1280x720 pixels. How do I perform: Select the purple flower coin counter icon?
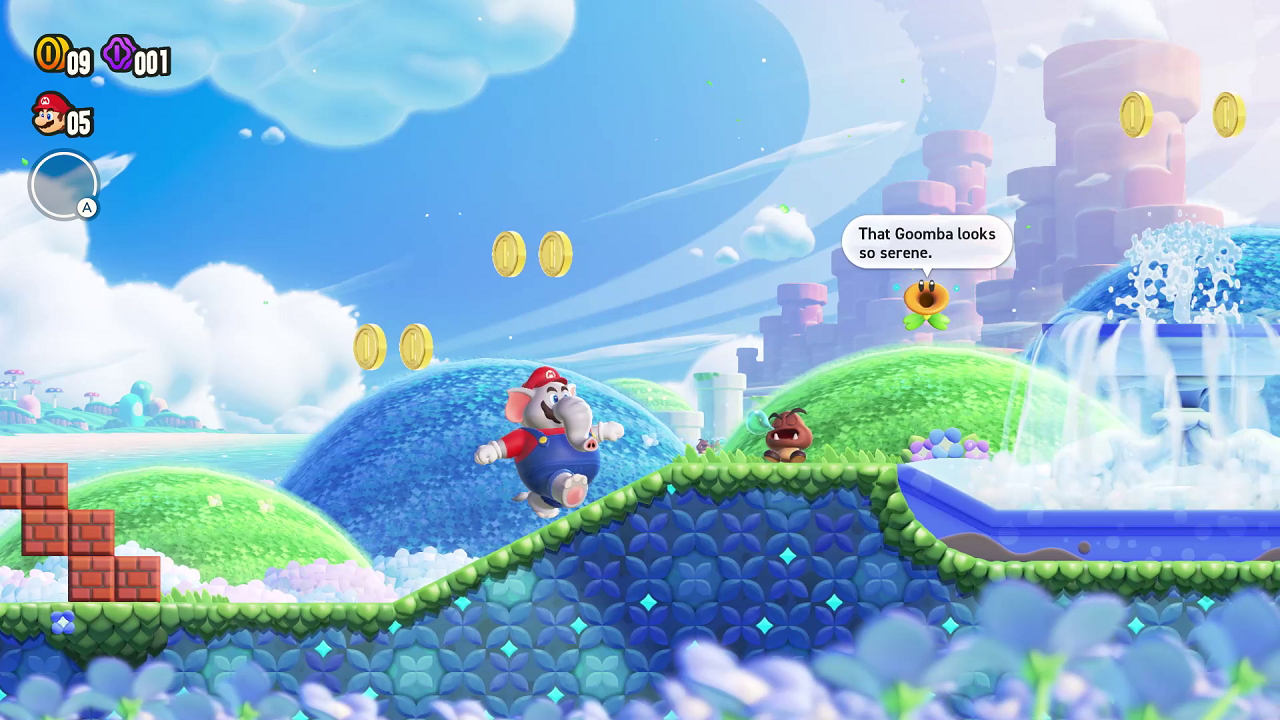tap(117, 57)
